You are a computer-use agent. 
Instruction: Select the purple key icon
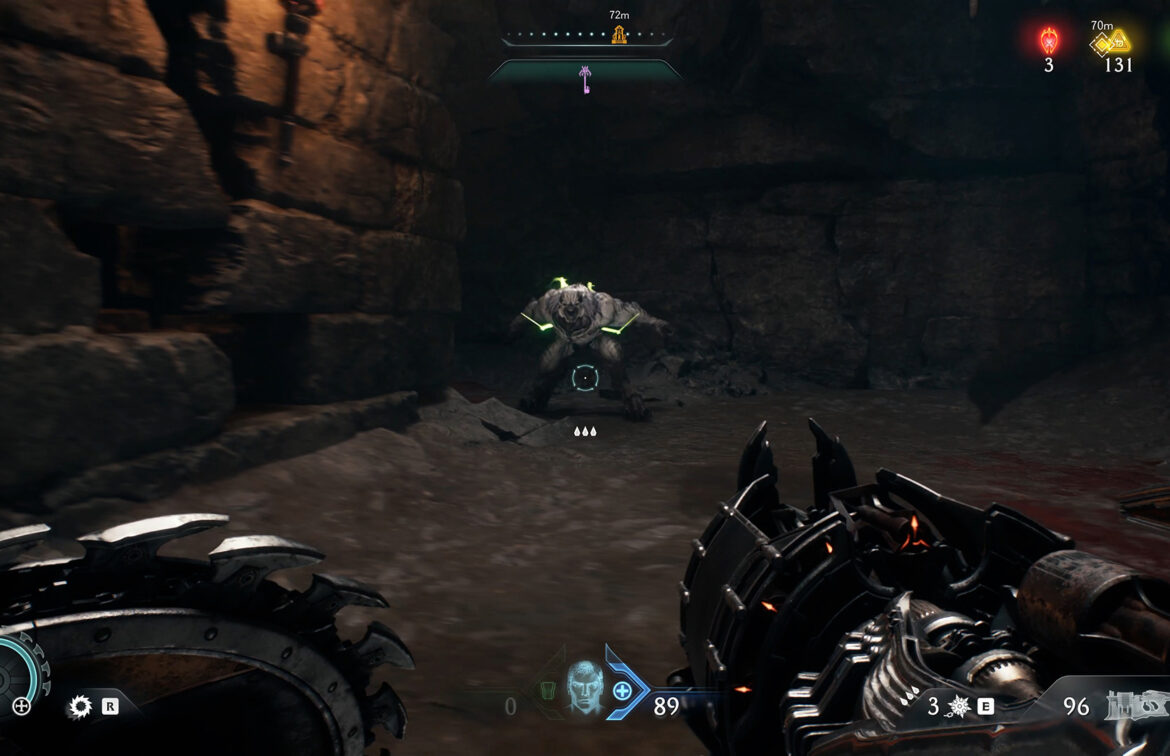(x=585, y=77)
